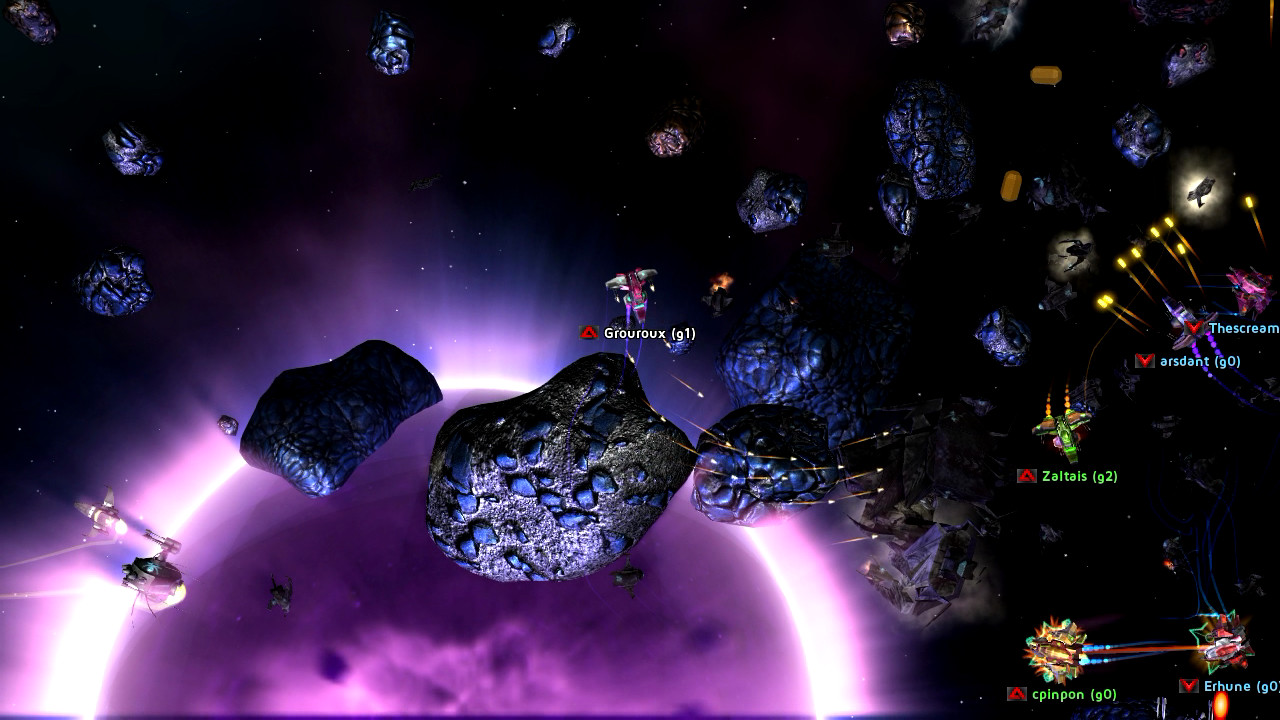Select the red chevron icon next to arsdant
1280x720 pixels.
pyautogui.click(x=1143, y=360)
